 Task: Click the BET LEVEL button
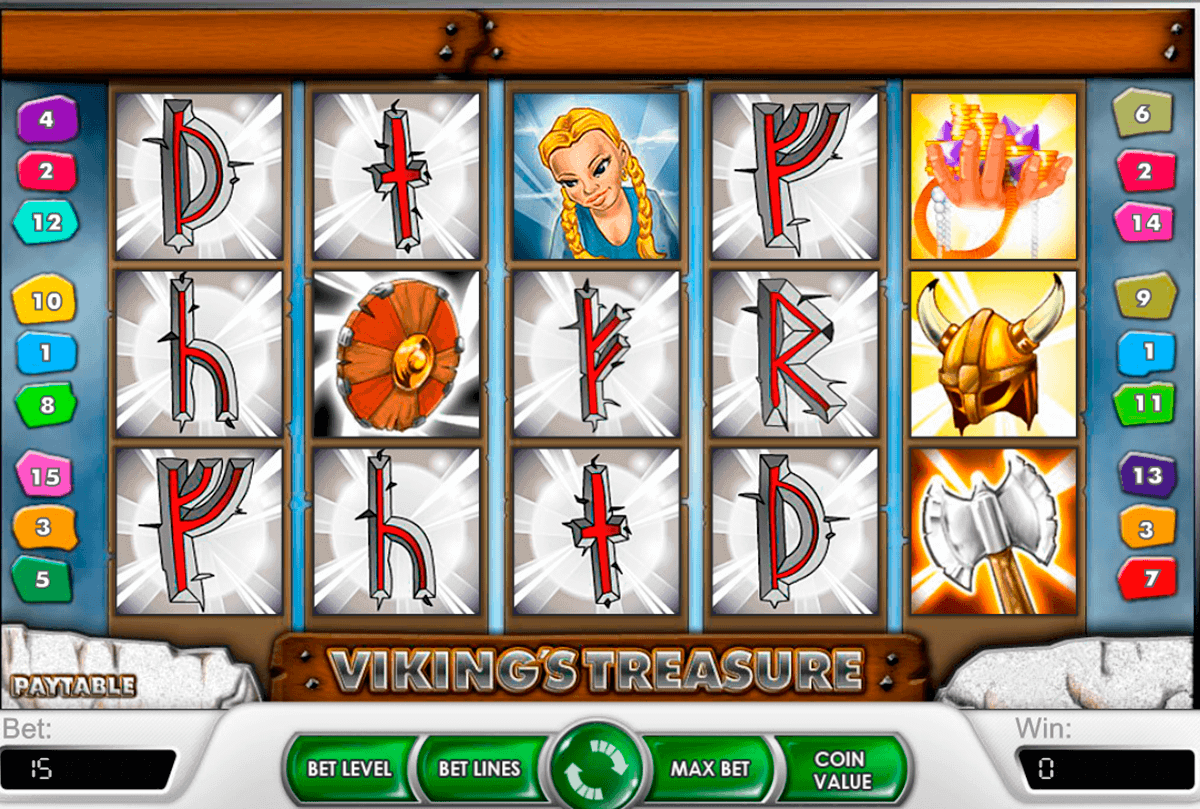(x=349, y=769)
